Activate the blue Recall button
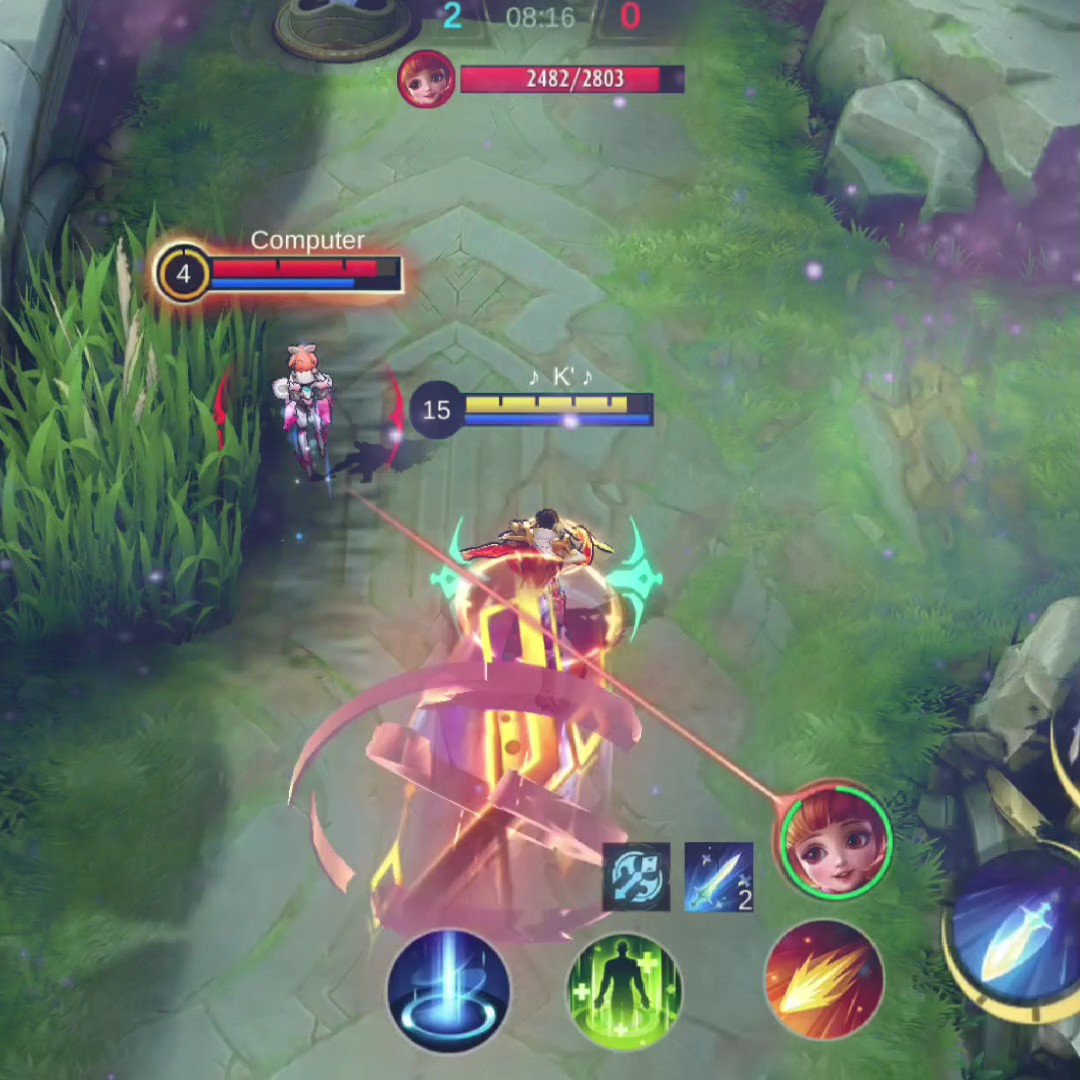This screenshot has height=1080, width=1080. (448, 988)
